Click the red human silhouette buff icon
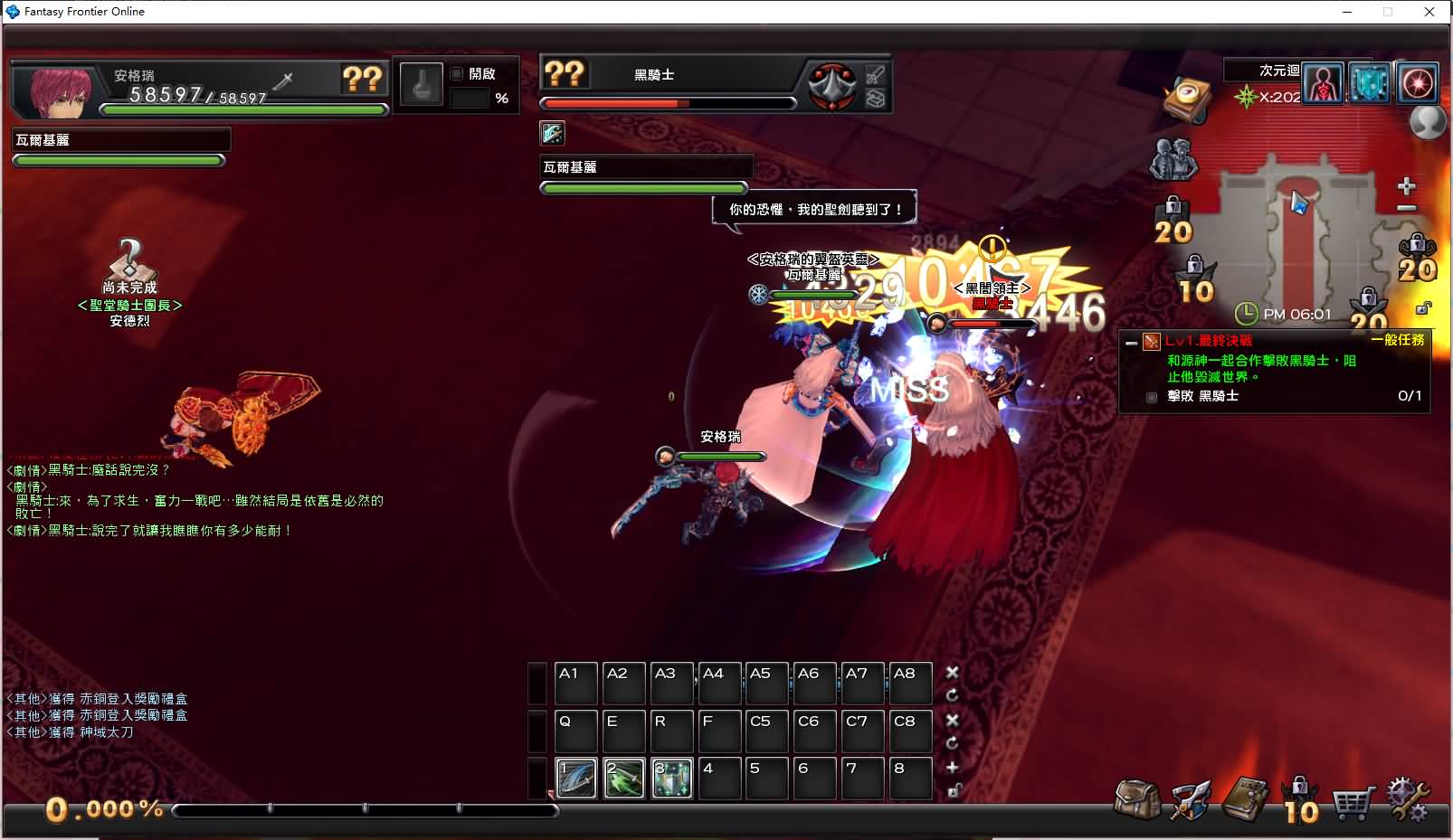Viewport: 1453px width, 840px height. [x=1322, y=84]
